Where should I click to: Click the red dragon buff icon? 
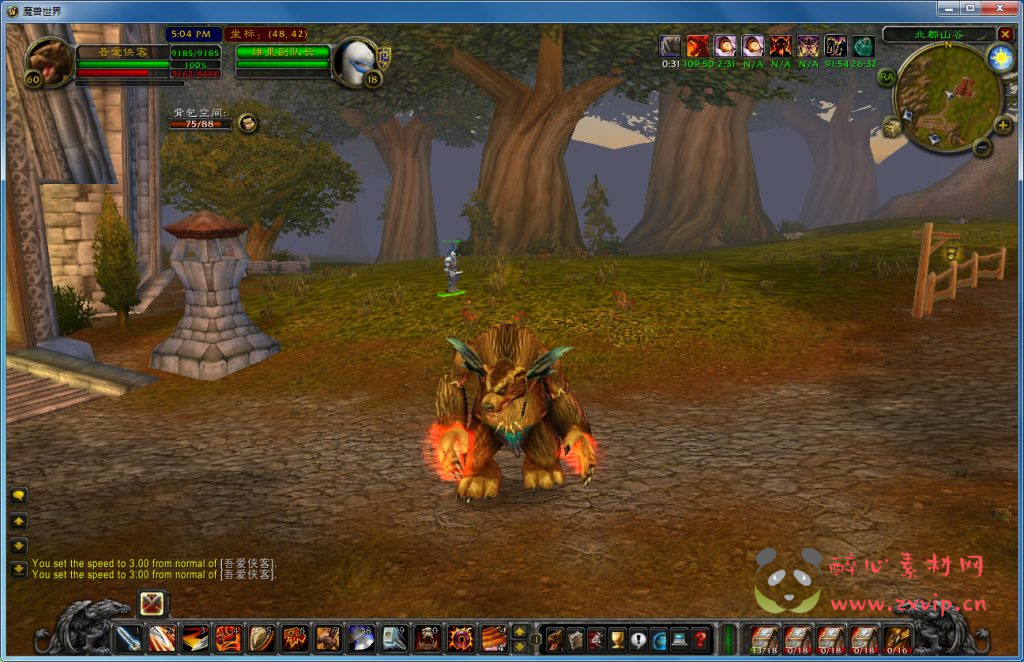click(x=697, y=46)
